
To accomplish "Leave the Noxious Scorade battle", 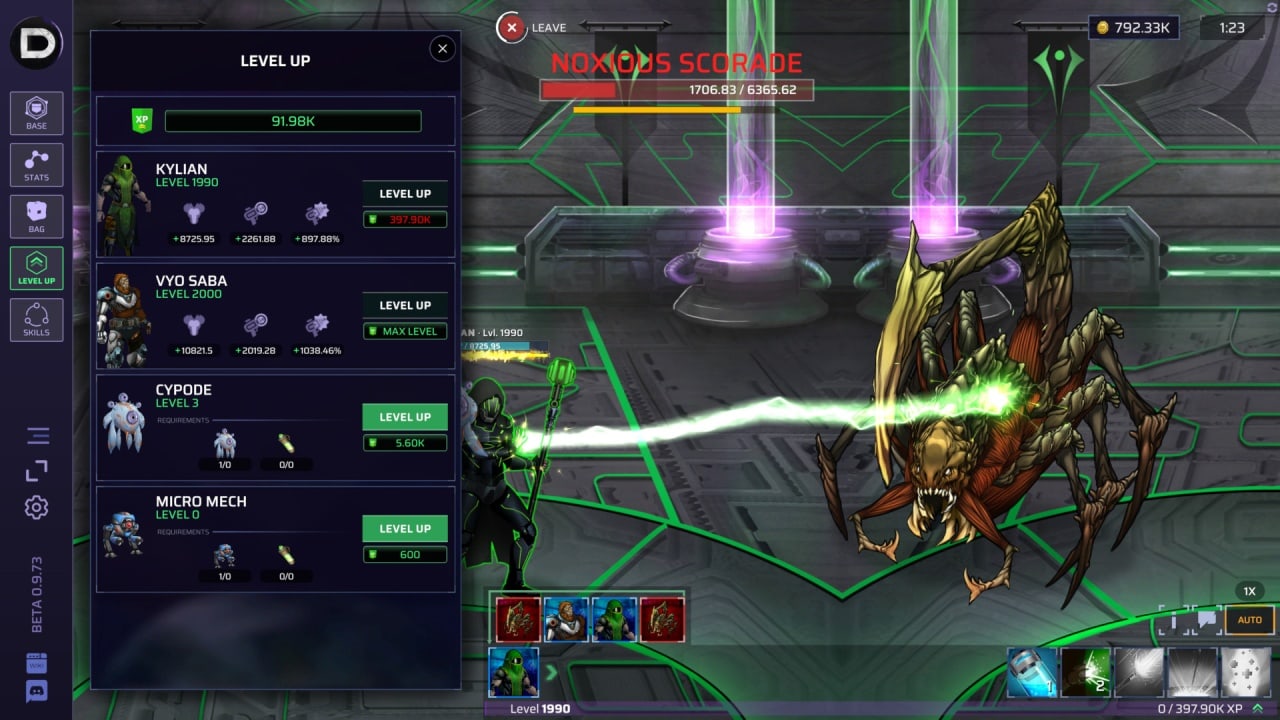I will pos(512,28).
